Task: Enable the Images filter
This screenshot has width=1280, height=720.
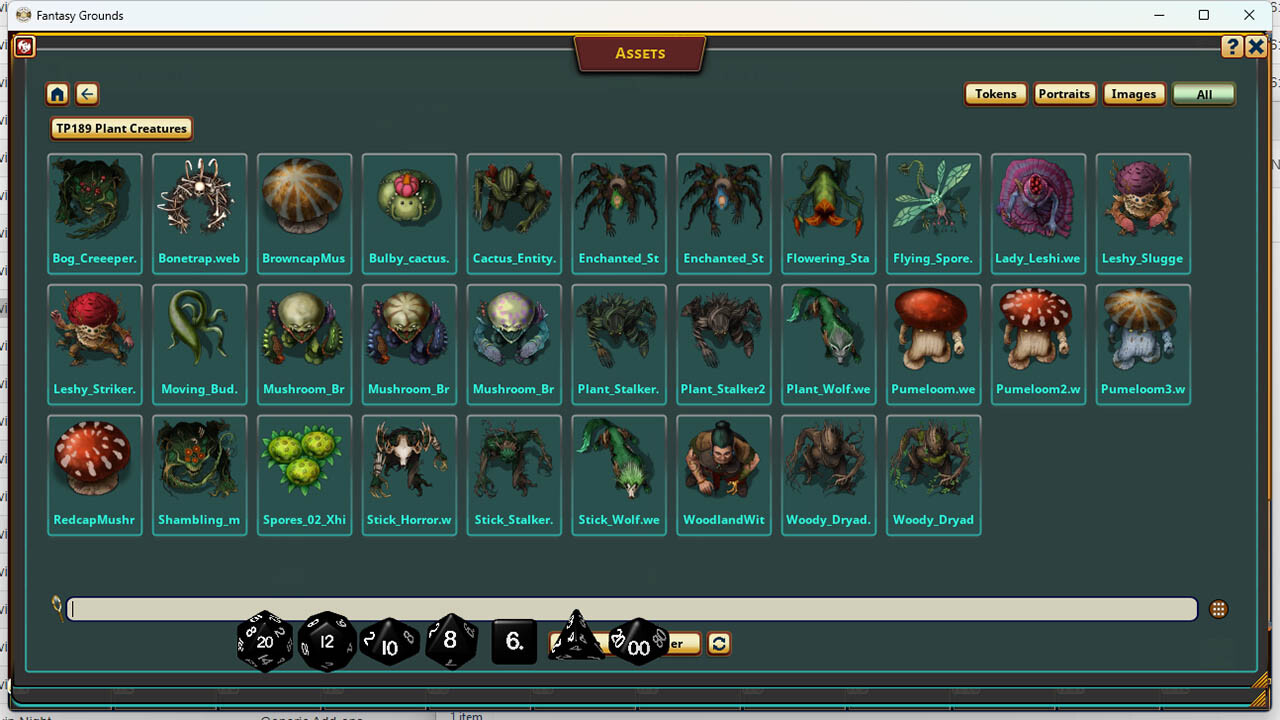Action: click(1133, 93)
